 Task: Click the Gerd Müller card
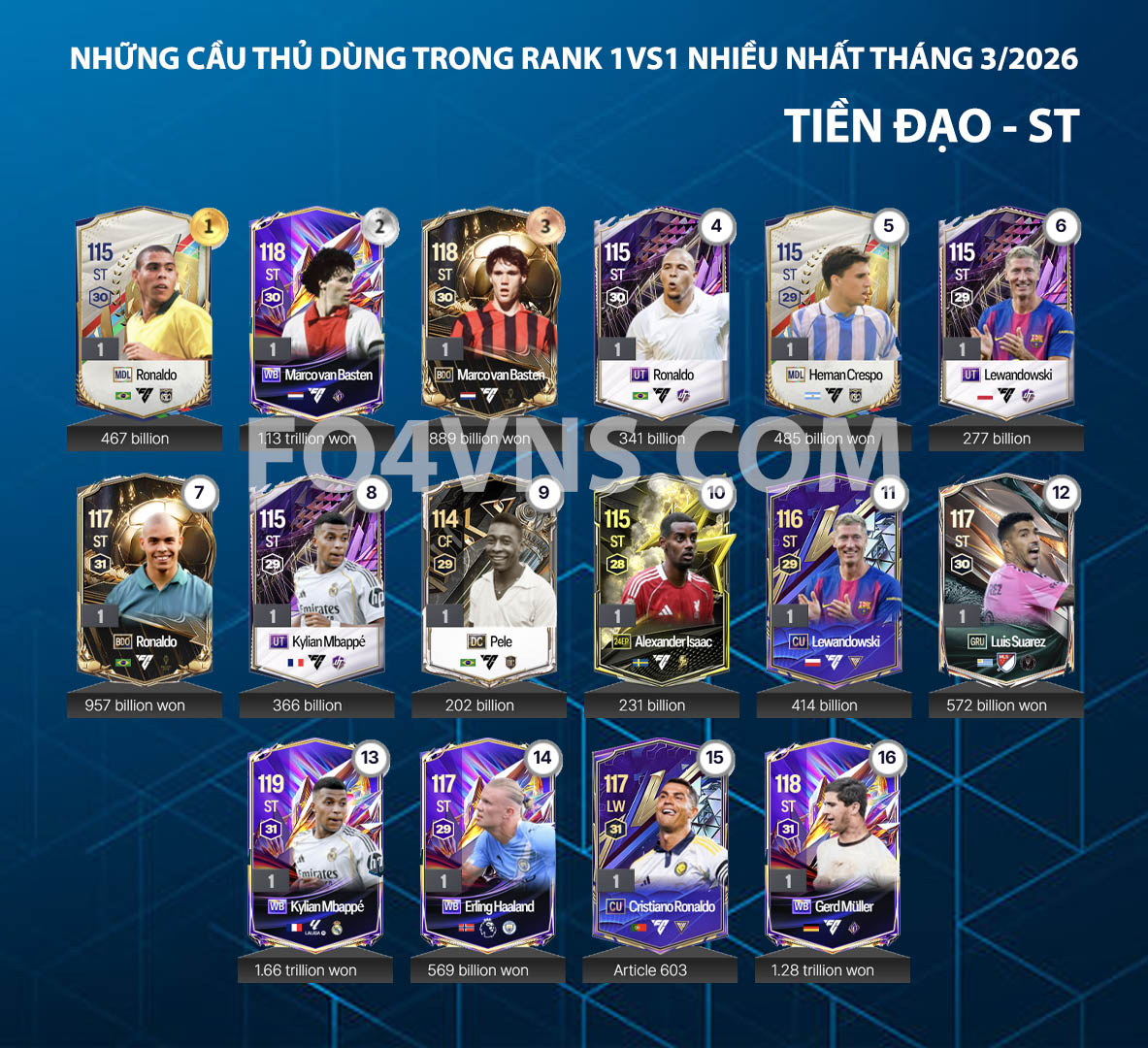(833, 842)
